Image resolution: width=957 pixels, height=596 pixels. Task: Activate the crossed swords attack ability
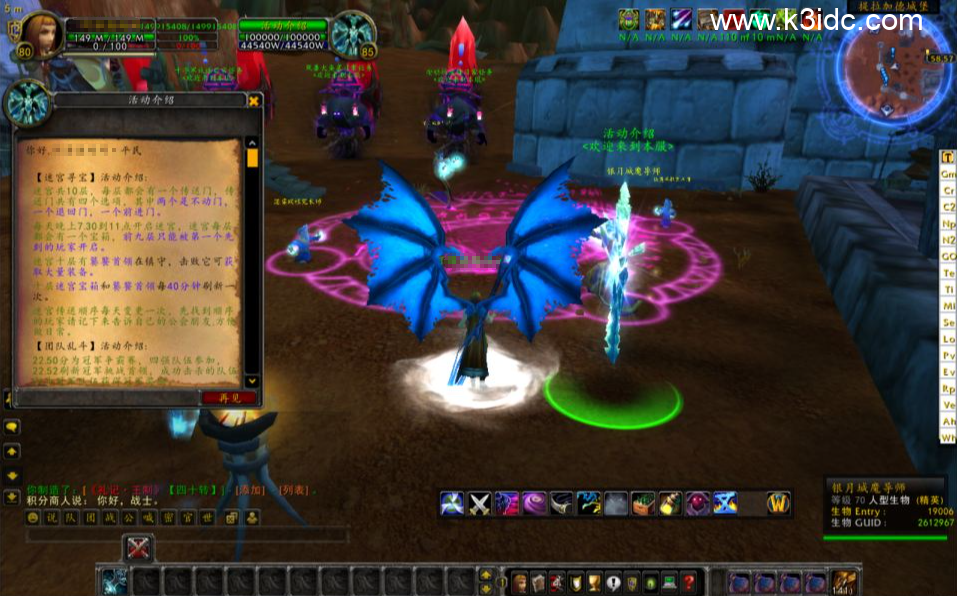(x=480, y=504)
